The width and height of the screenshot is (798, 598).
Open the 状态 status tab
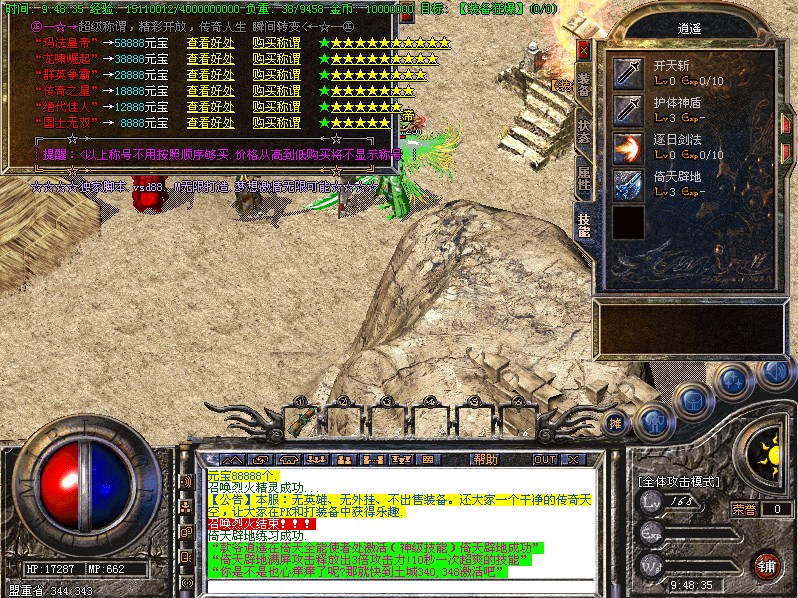[584, 132]
